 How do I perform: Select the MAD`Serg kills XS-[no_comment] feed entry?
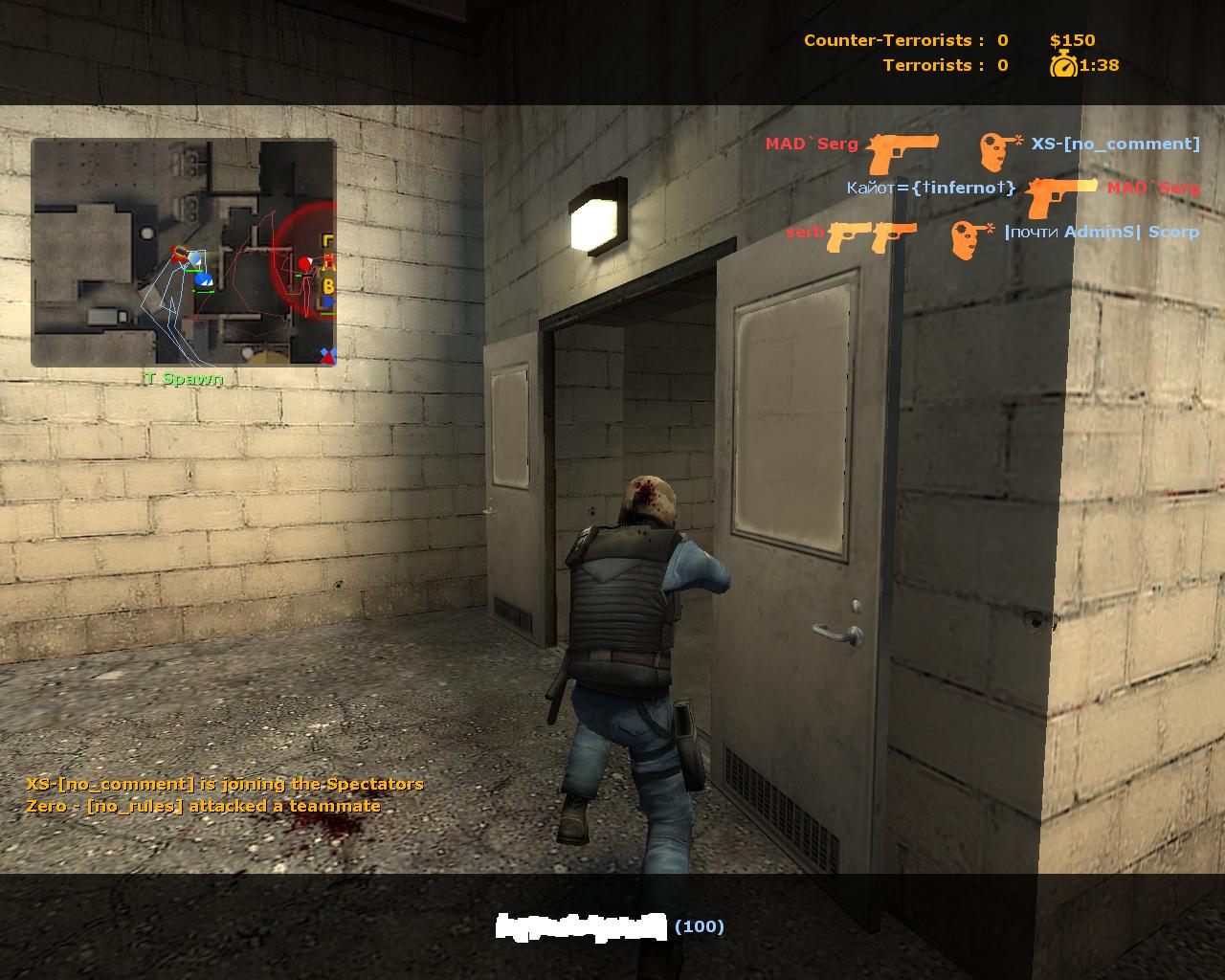point(982,145)
